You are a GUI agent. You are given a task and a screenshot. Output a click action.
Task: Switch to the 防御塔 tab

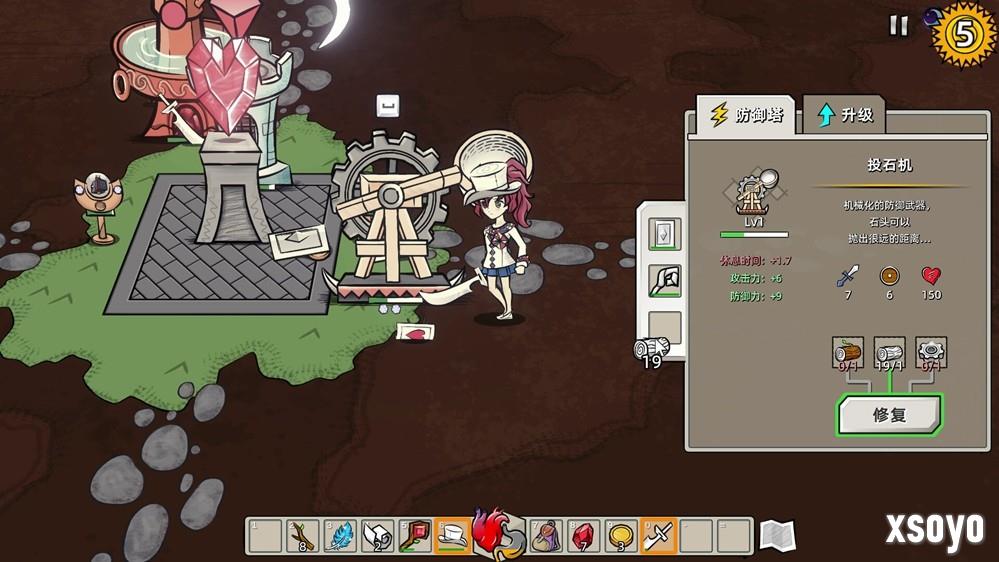pyautogui.click(x=746, y=115)
